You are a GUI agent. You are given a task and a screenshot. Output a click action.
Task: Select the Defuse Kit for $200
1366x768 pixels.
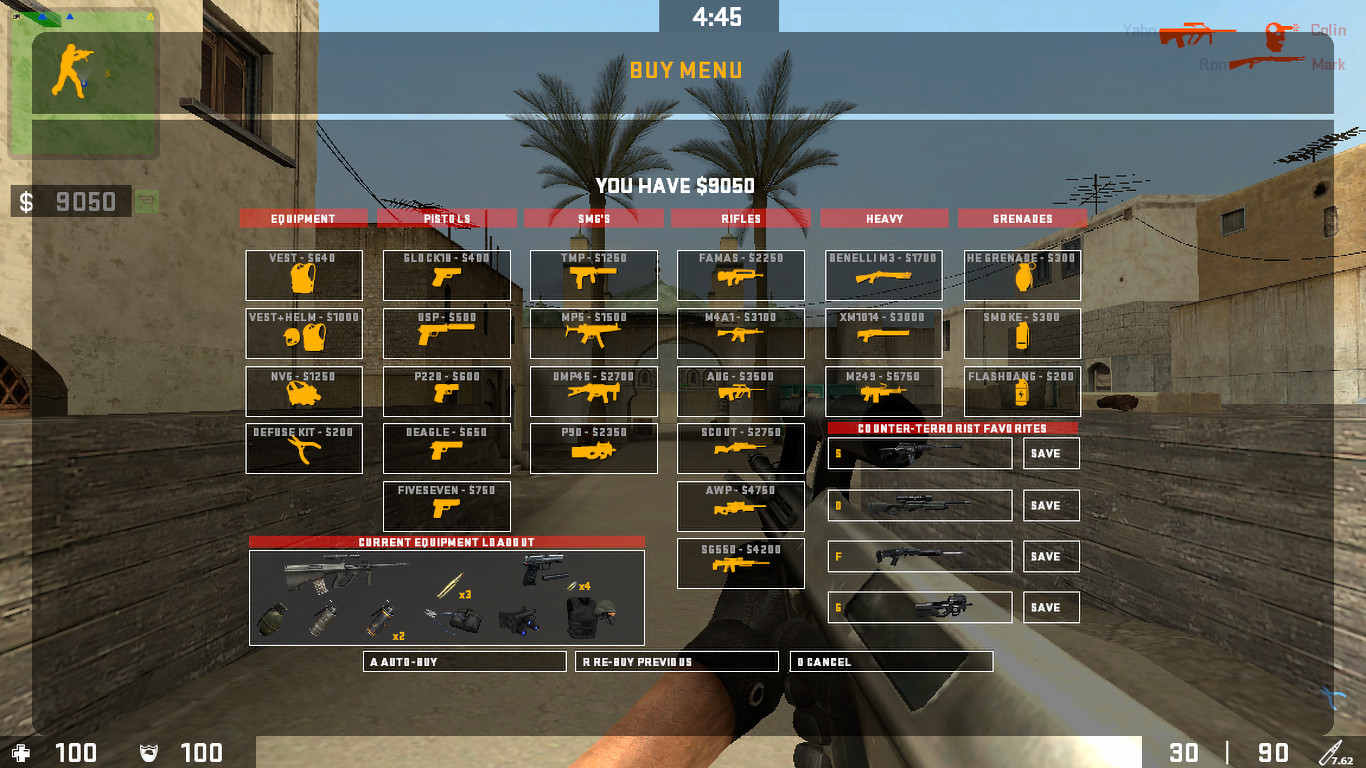(x=303, y=448)
